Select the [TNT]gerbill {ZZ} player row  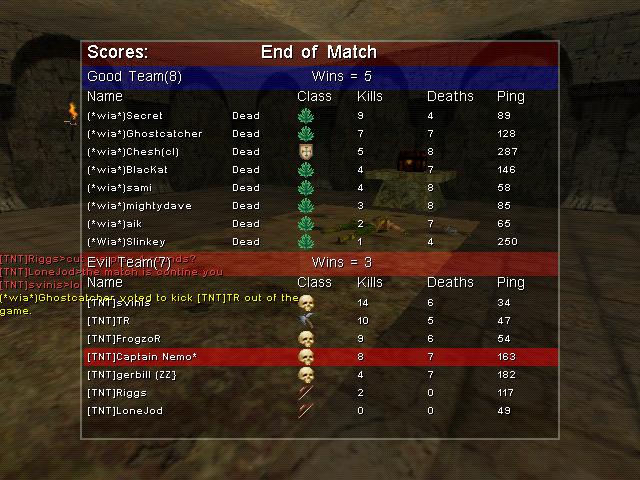point(320,375)
